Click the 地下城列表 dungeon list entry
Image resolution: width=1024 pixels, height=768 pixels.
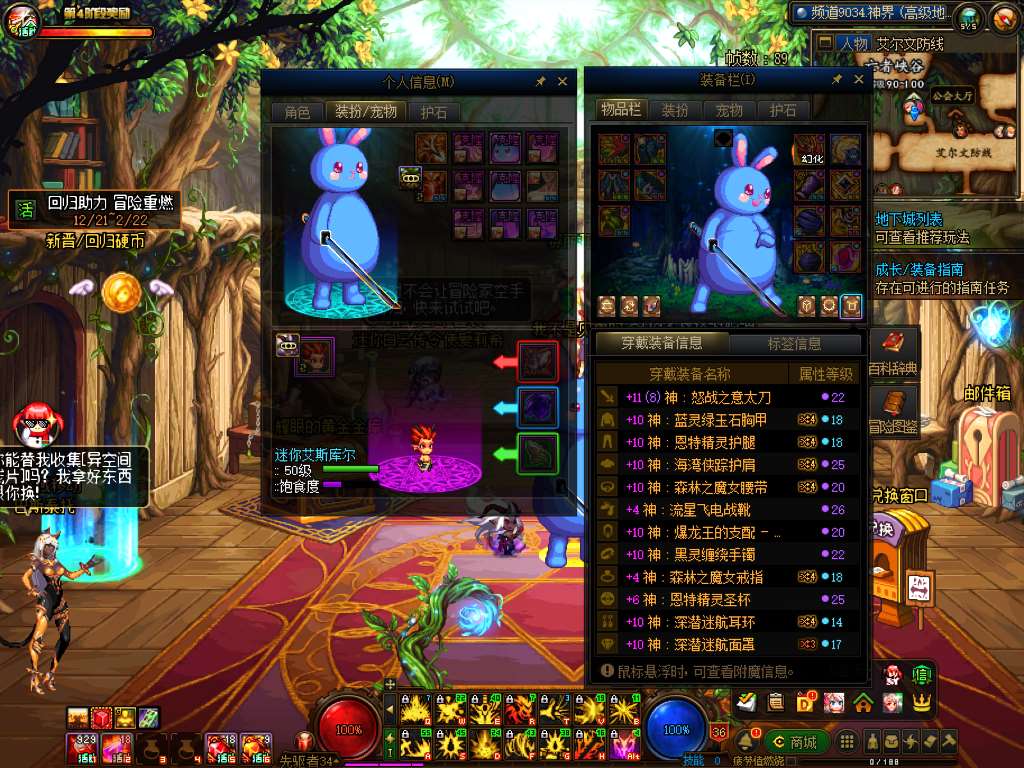tap(908, 219)
